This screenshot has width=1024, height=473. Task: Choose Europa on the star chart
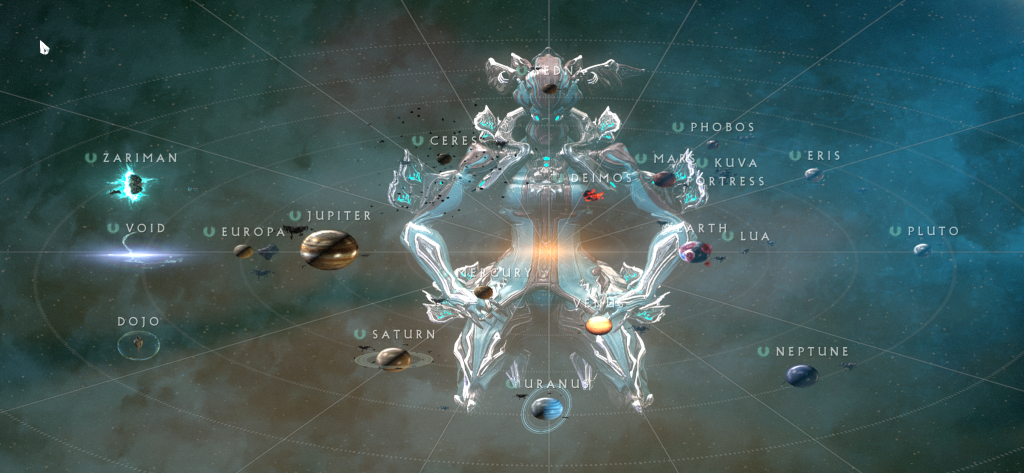(244, 251)
